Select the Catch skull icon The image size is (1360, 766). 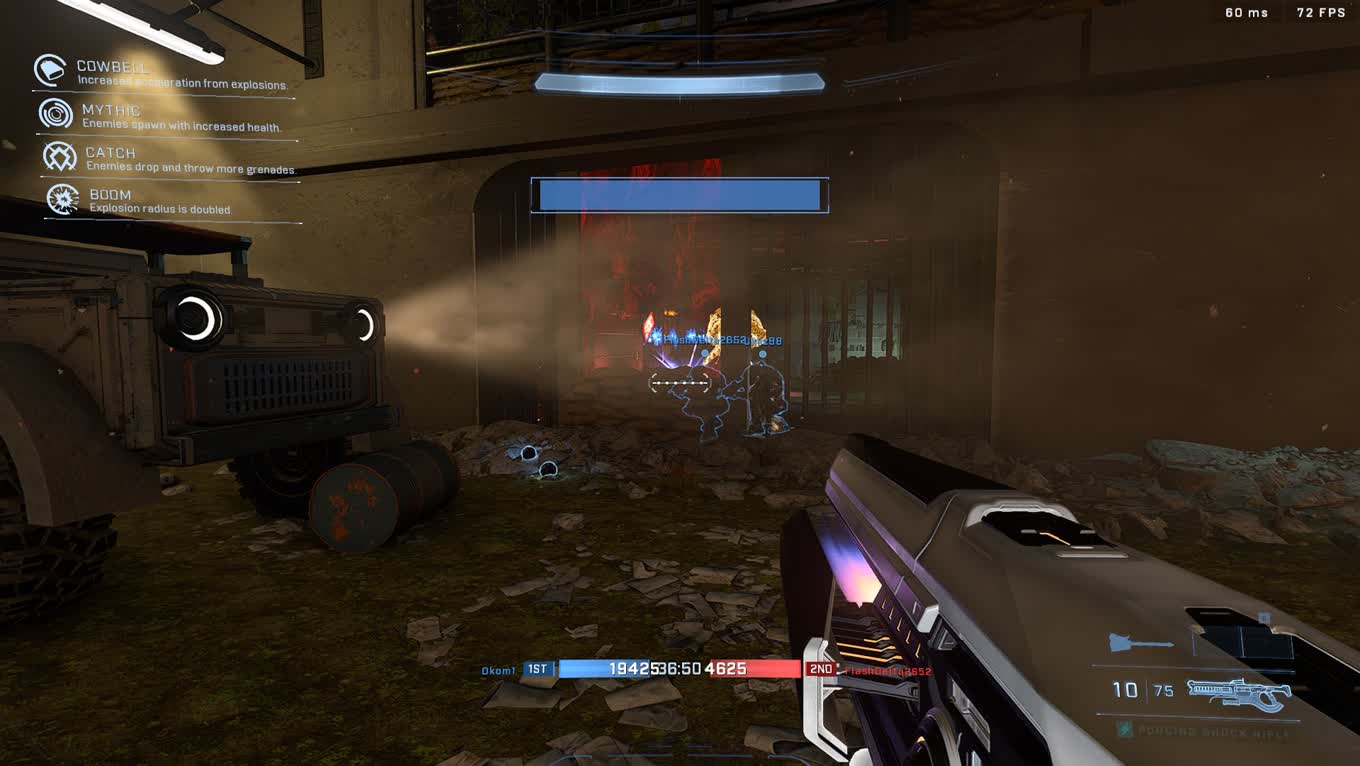[60, 157]
